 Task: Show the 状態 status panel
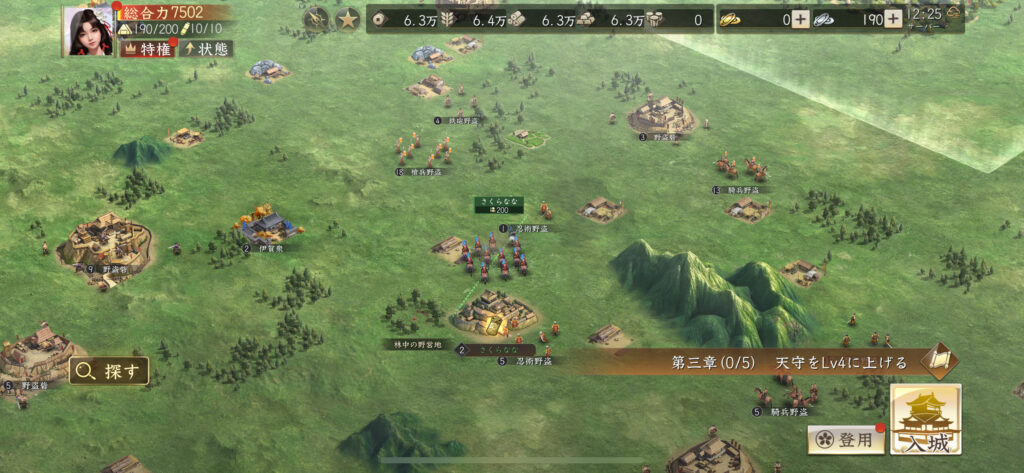point(206,49)
